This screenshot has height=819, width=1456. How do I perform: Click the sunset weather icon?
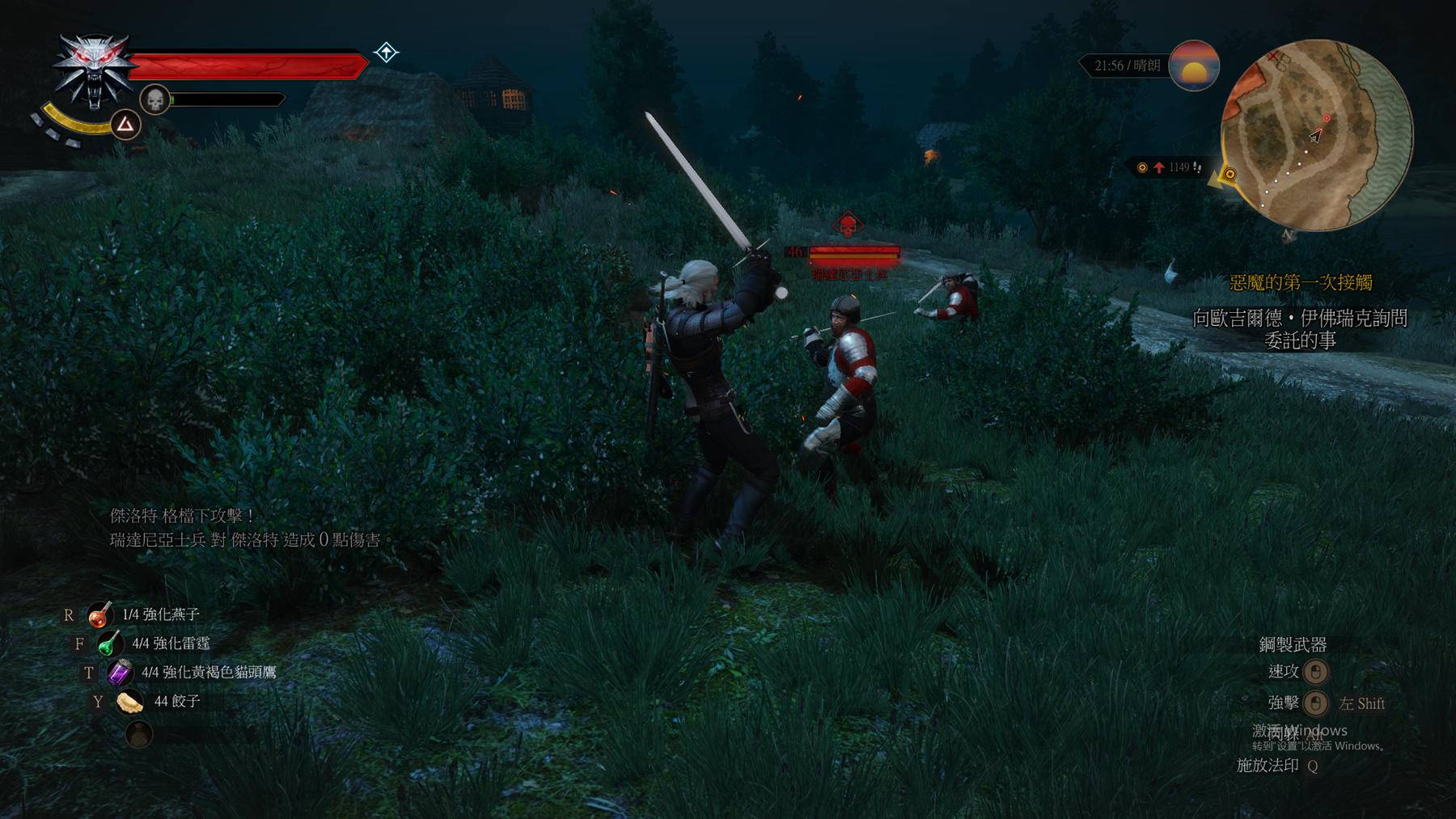1193,65
